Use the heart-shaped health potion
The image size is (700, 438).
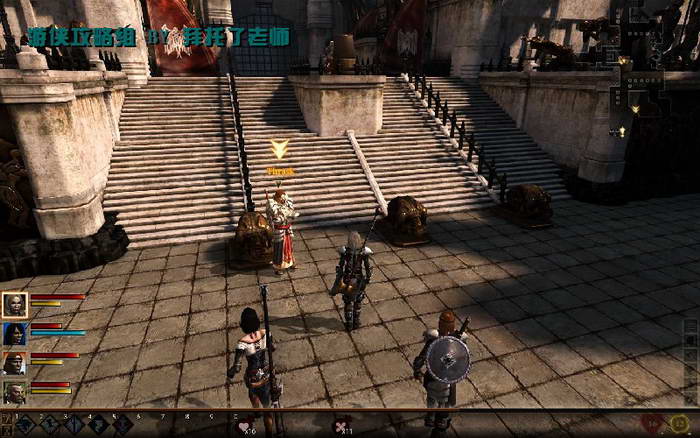[244, 425]
